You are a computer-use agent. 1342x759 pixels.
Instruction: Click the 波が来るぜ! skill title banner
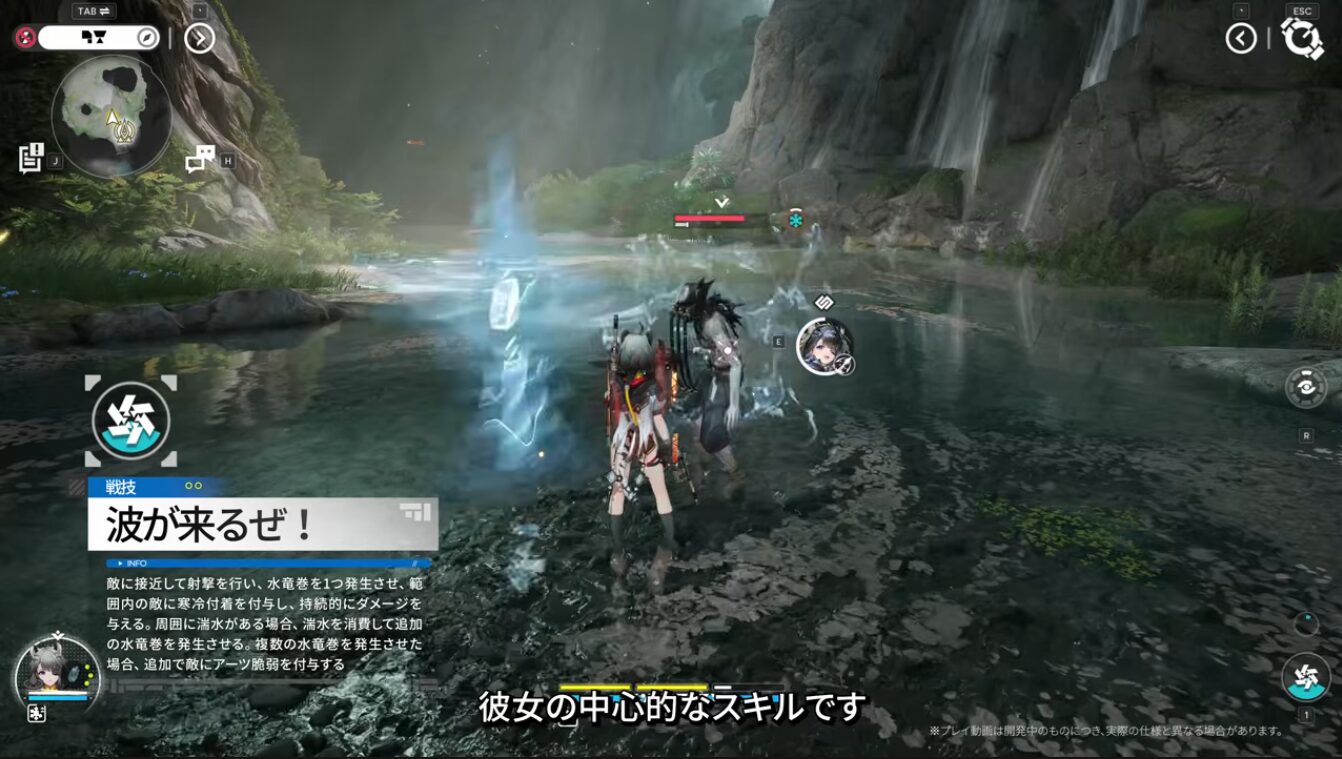[x=262, y=524]
